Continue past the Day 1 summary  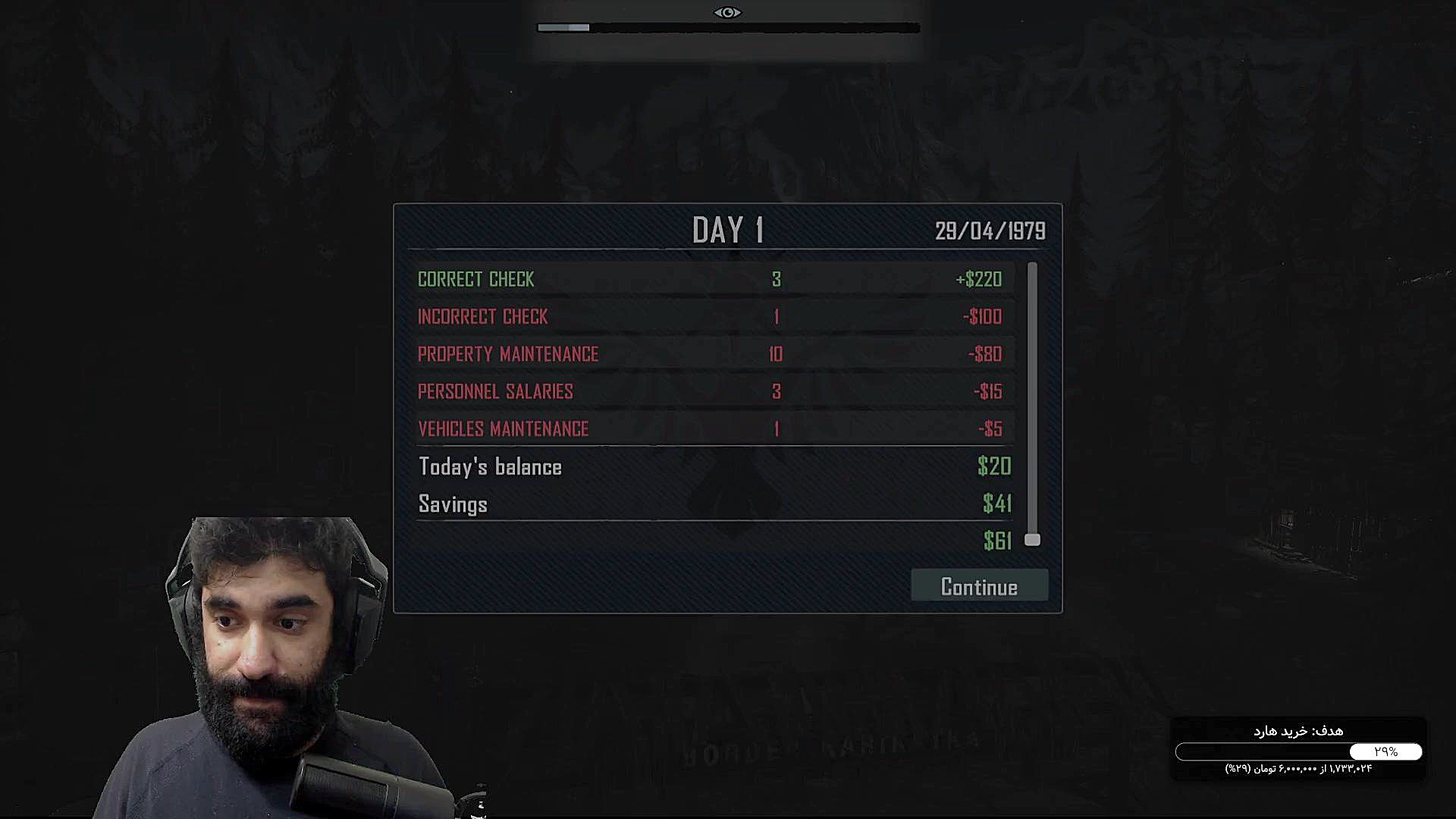(979, 586)
